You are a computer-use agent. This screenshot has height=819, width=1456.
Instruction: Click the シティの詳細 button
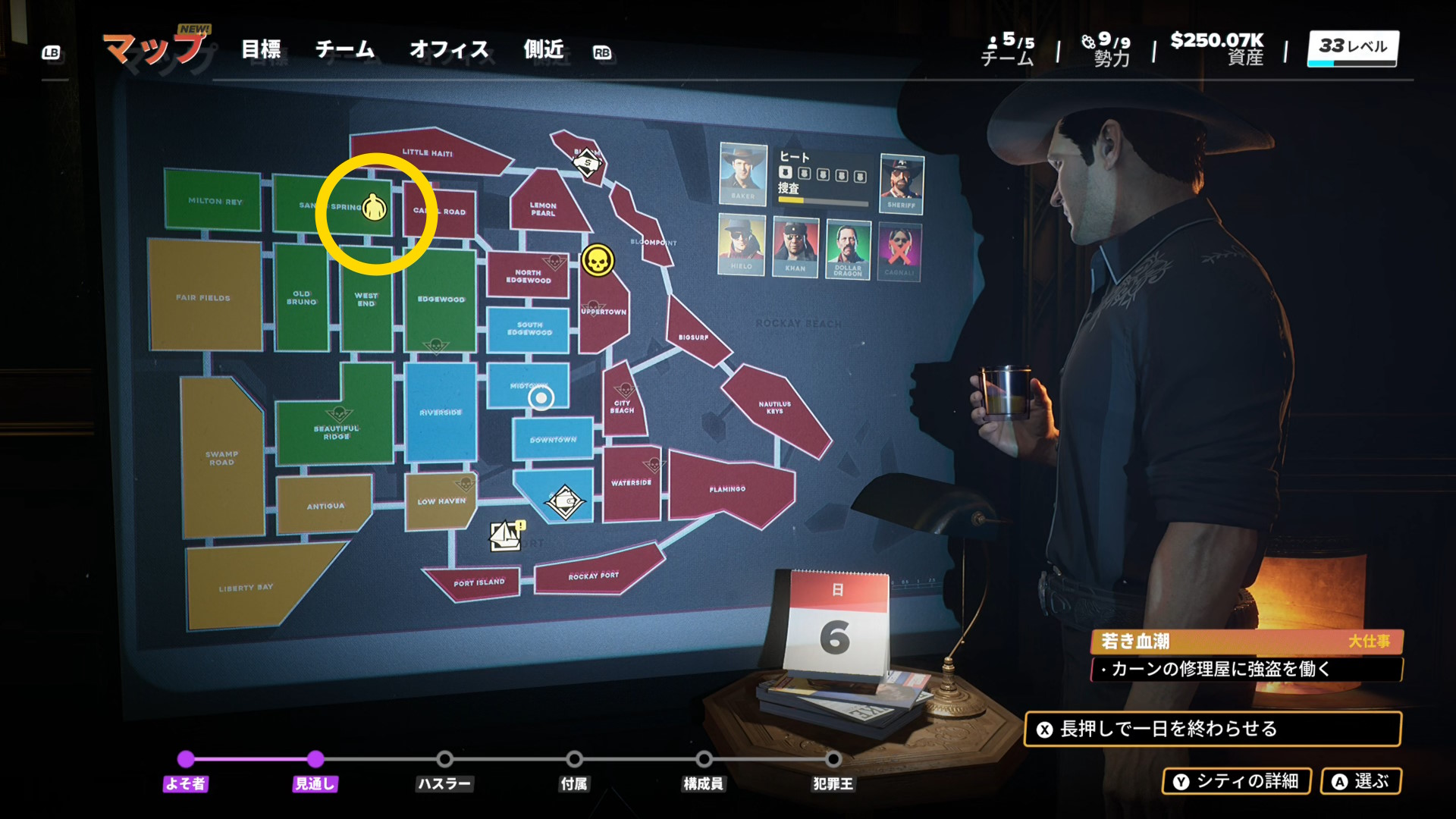(1237, 781)
